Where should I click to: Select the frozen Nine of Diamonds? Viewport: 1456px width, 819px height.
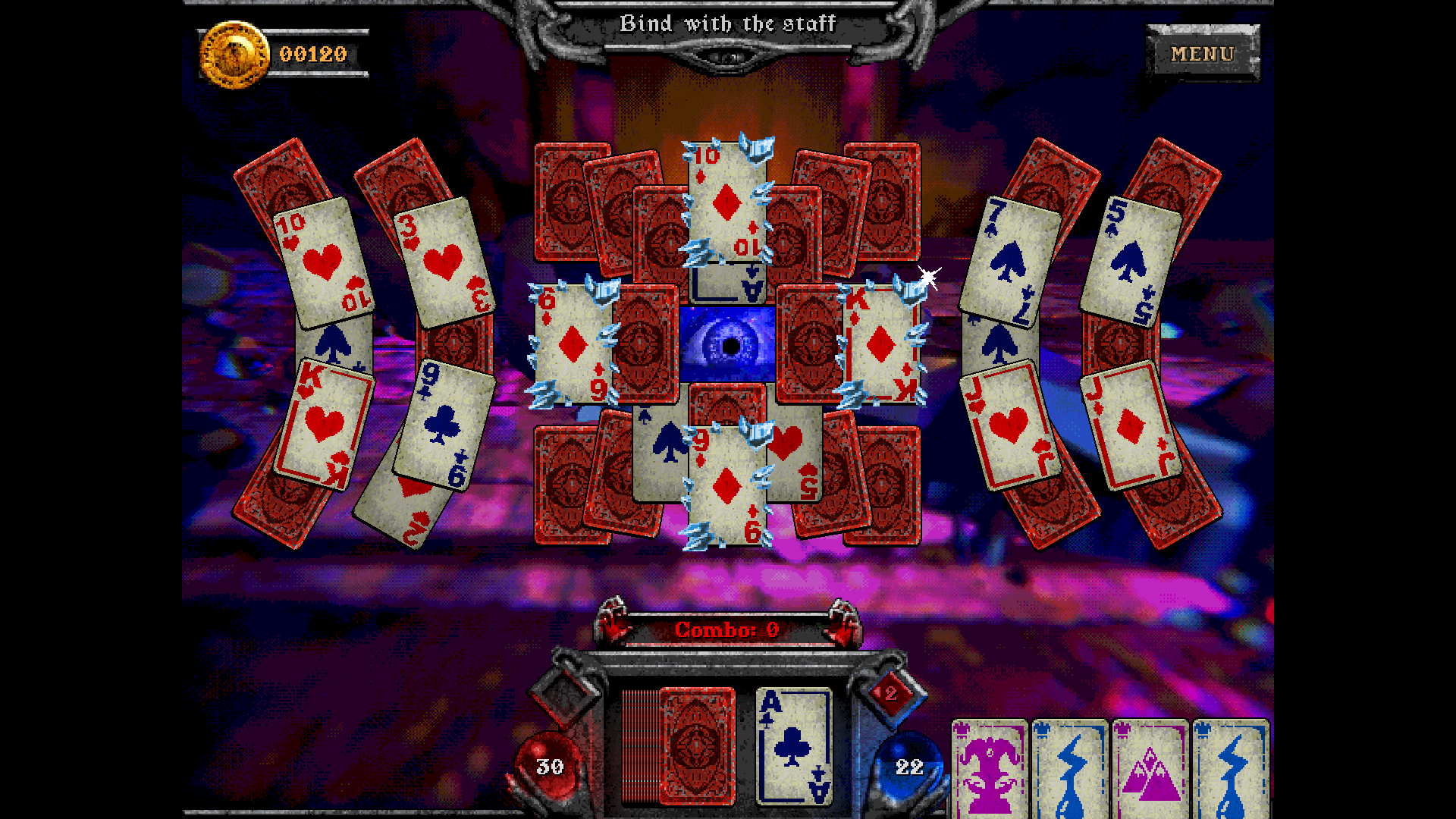726,485
